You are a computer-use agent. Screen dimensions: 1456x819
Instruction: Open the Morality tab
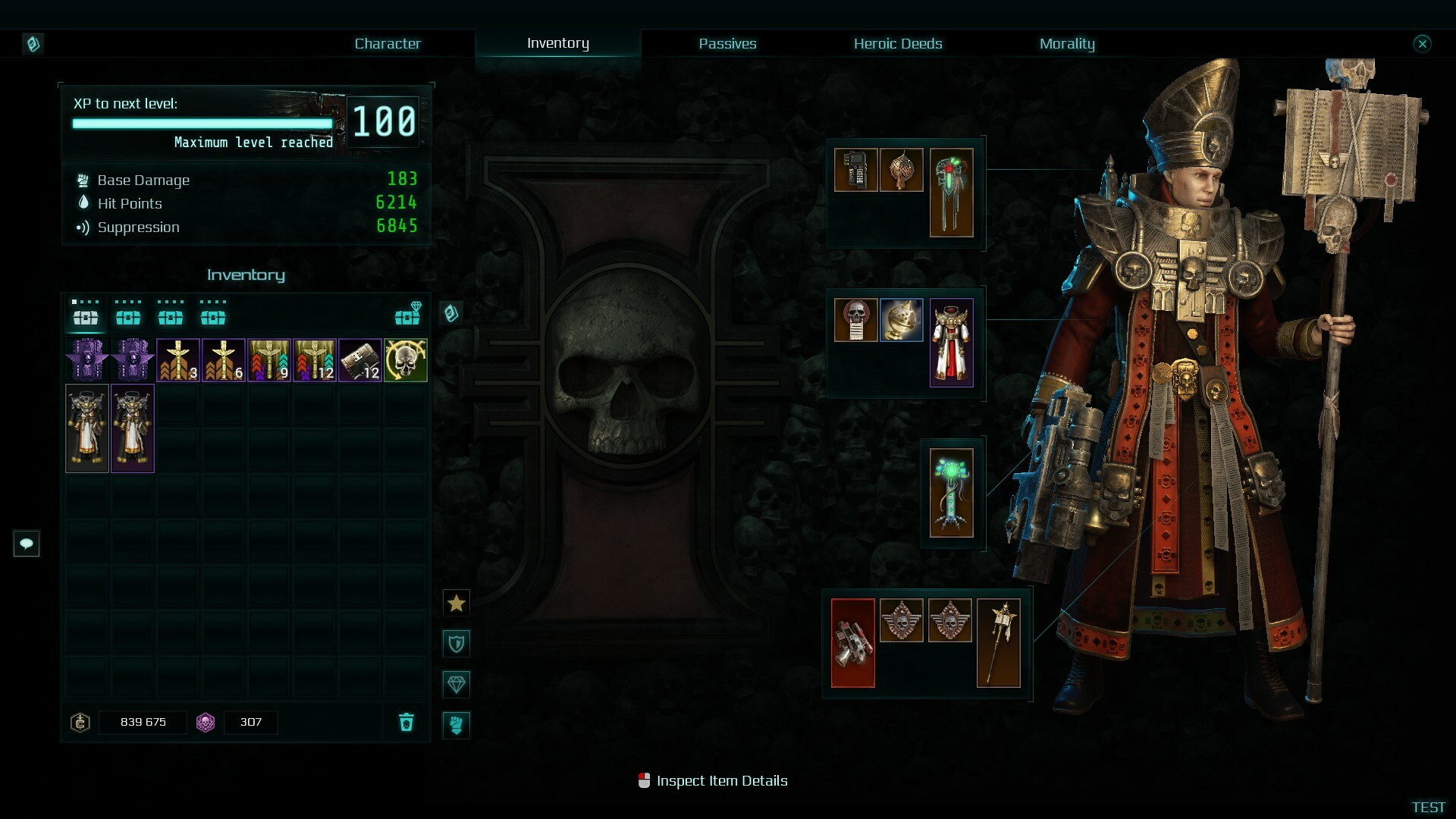tap(1067, 43)
